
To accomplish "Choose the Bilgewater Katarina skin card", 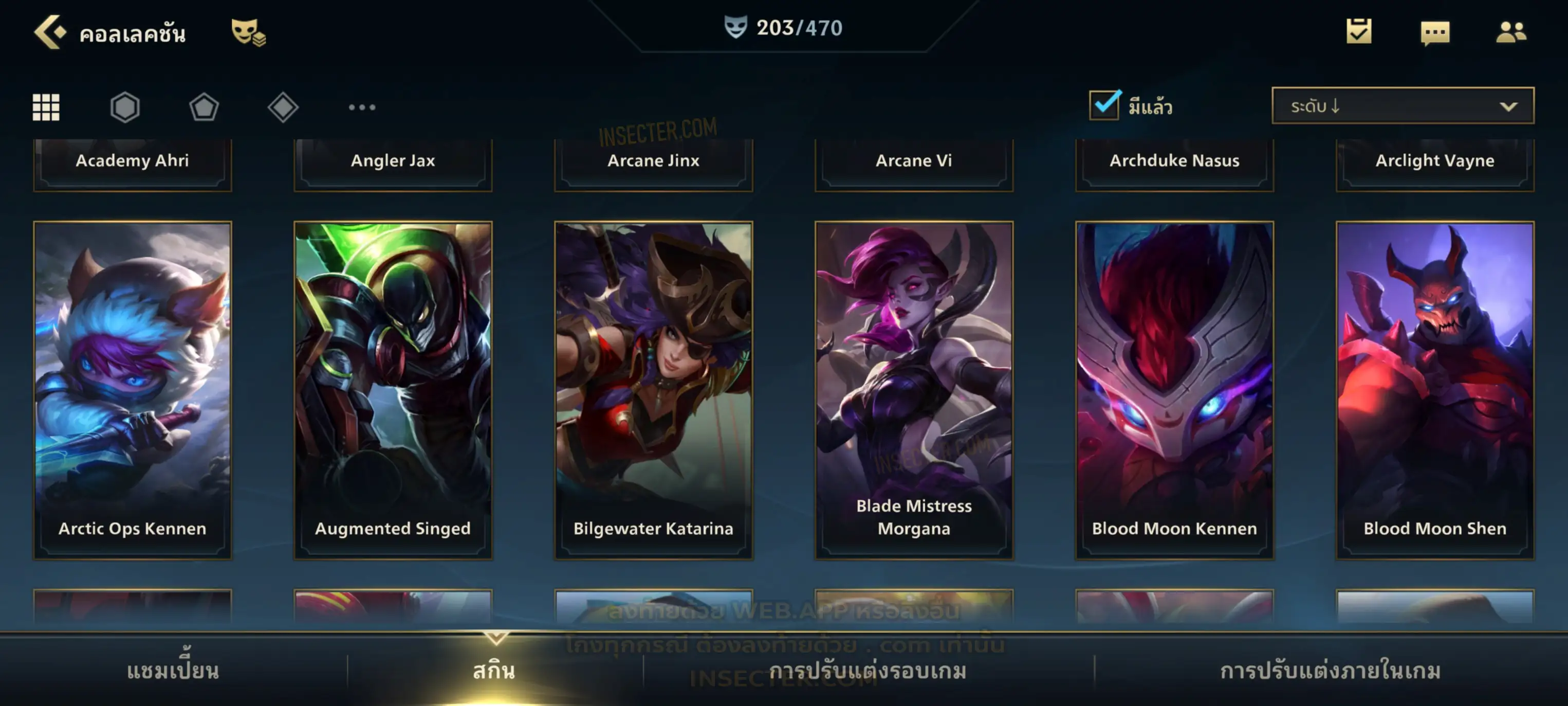I will click(x=654, y=390).
